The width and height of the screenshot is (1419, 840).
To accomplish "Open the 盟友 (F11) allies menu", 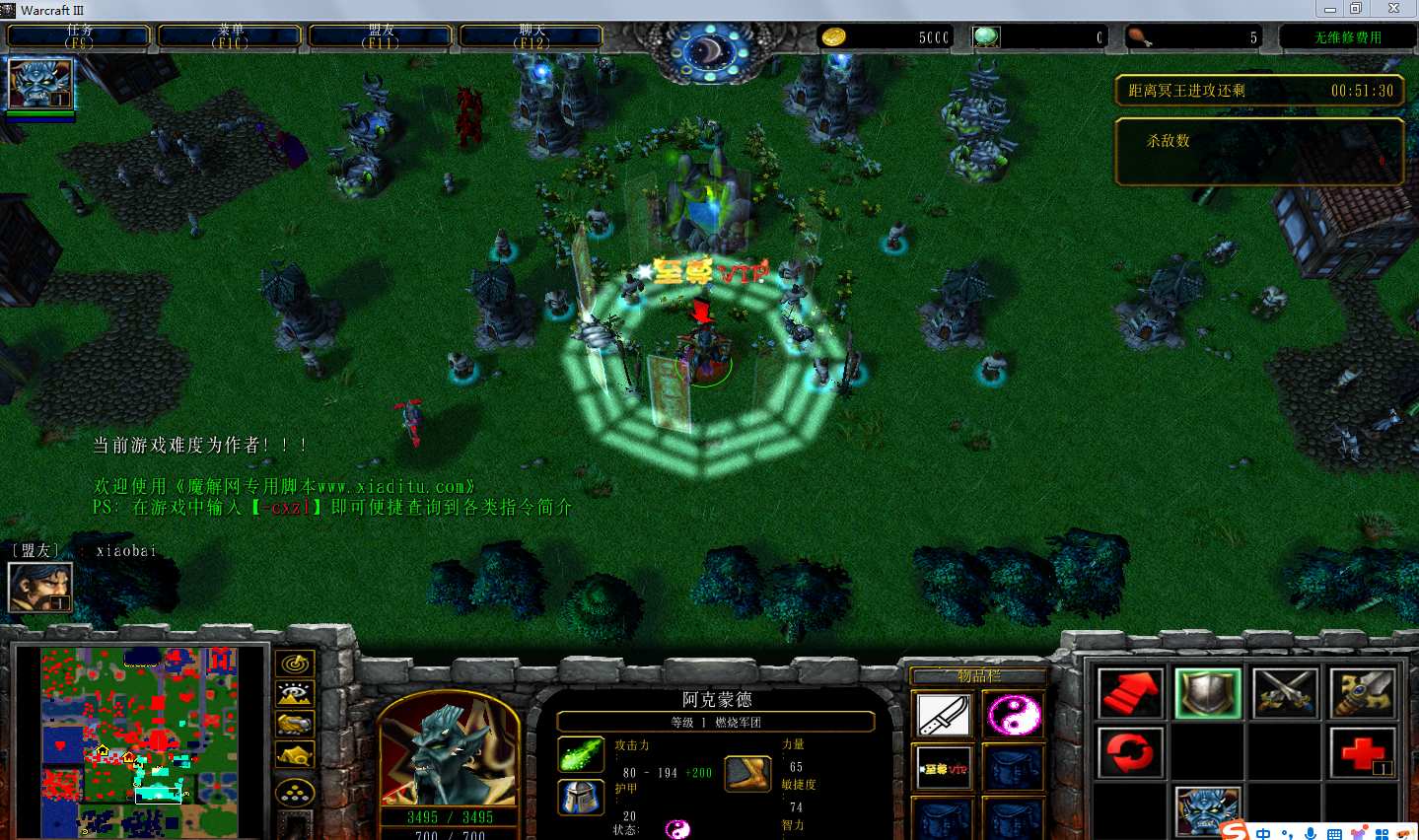I will (x=381, y=36).
